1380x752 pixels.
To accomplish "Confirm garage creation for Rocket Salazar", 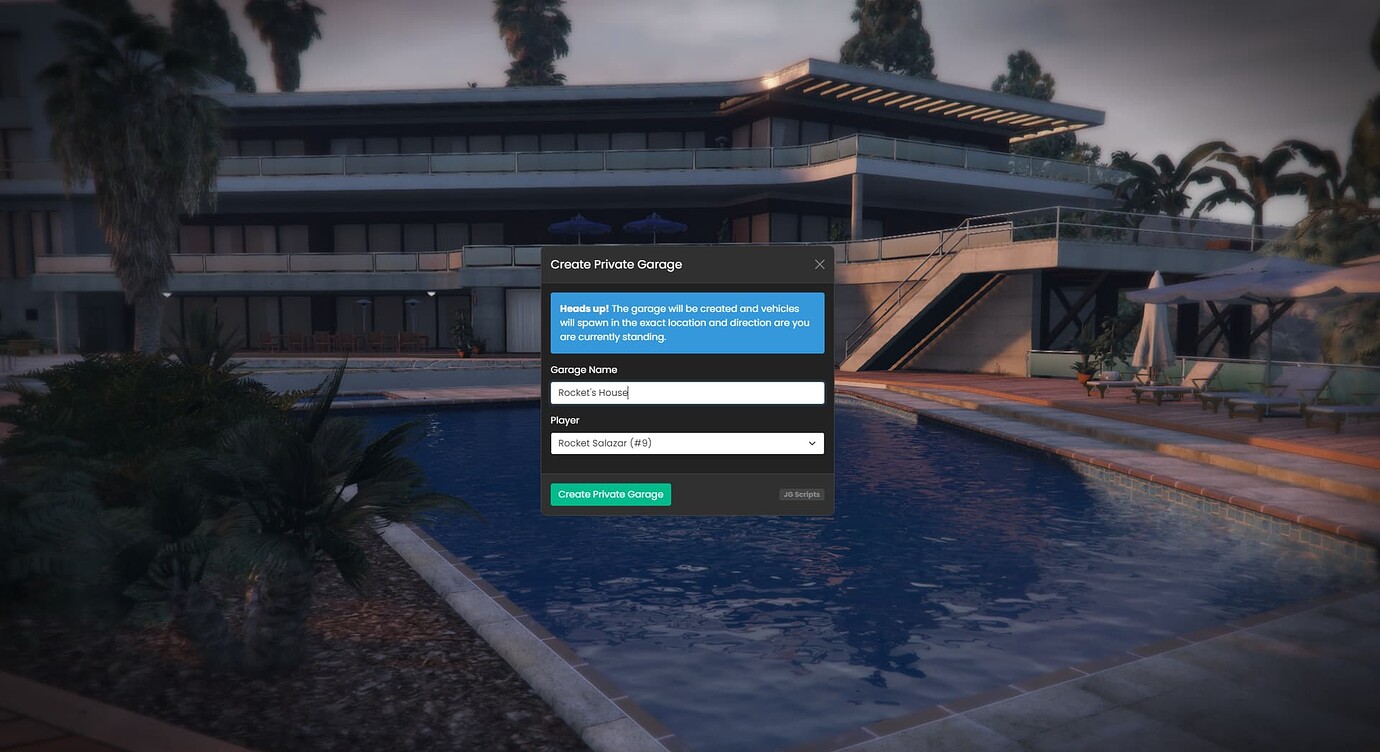I will [x=610, y=493].
